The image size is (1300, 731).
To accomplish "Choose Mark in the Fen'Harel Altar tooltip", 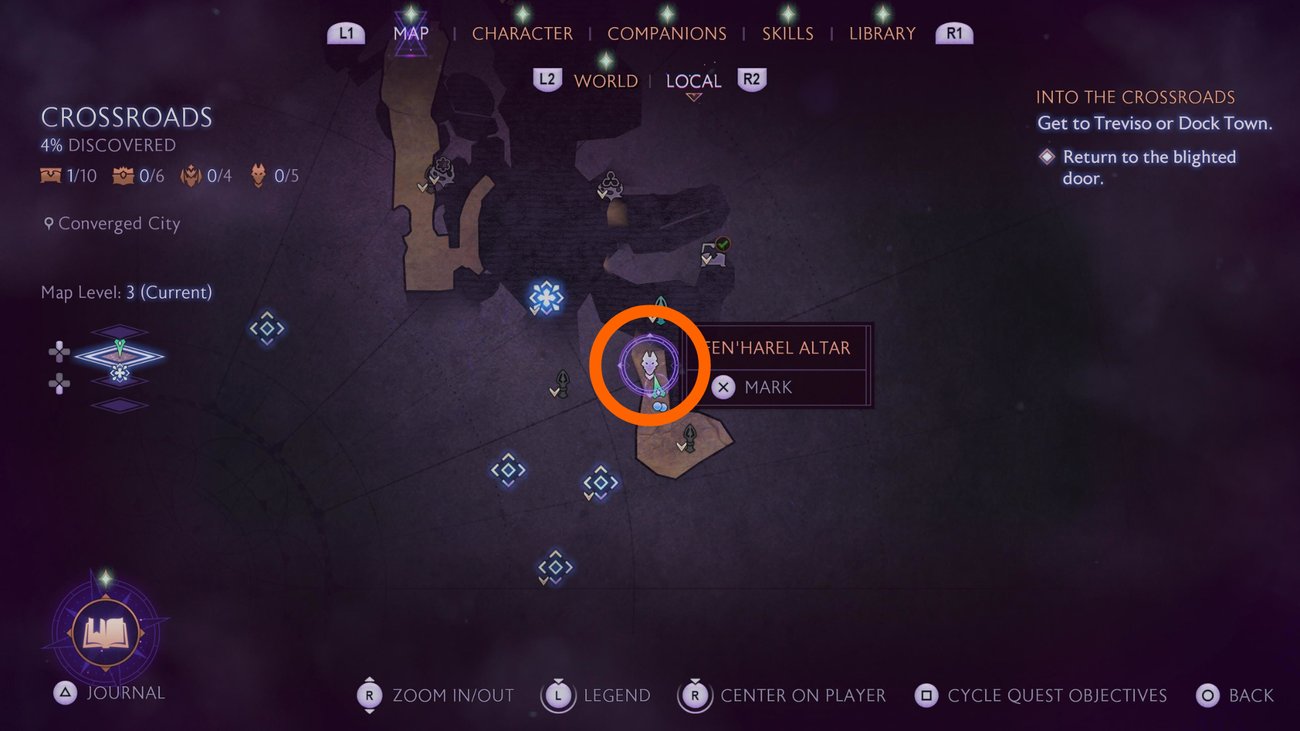I will point(768,387).
